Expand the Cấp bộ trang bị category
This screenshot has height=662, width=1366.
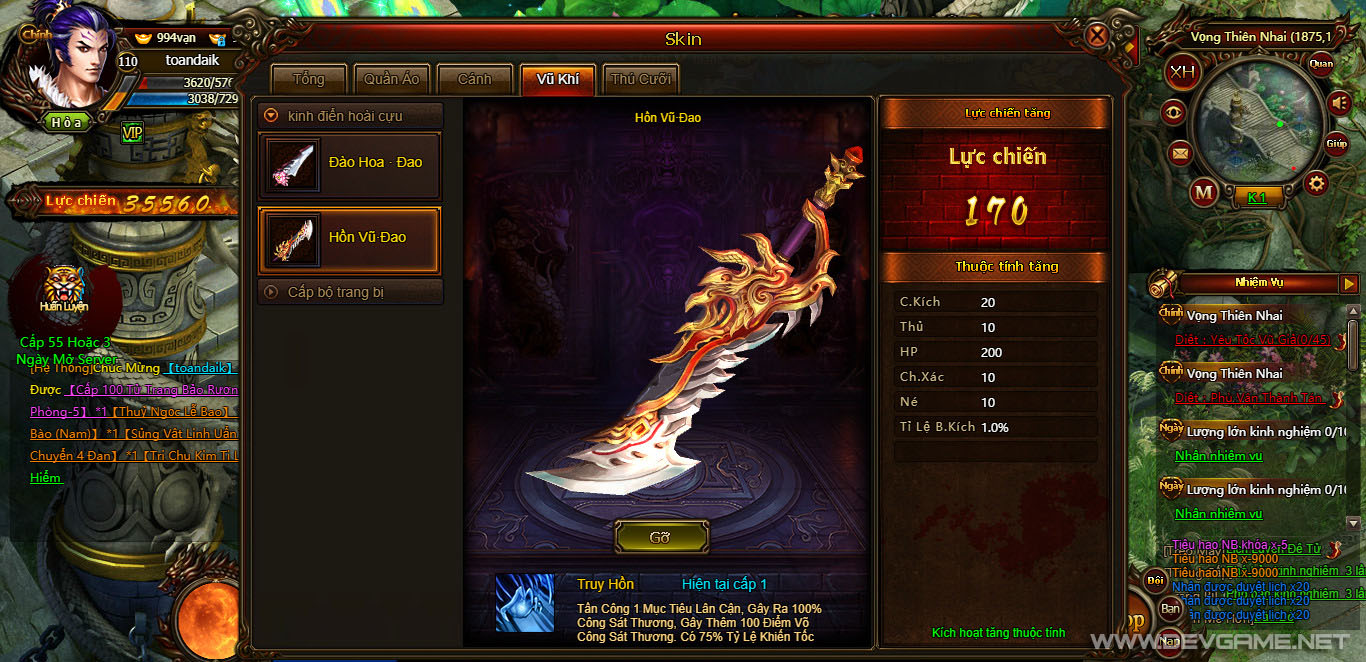271,292
